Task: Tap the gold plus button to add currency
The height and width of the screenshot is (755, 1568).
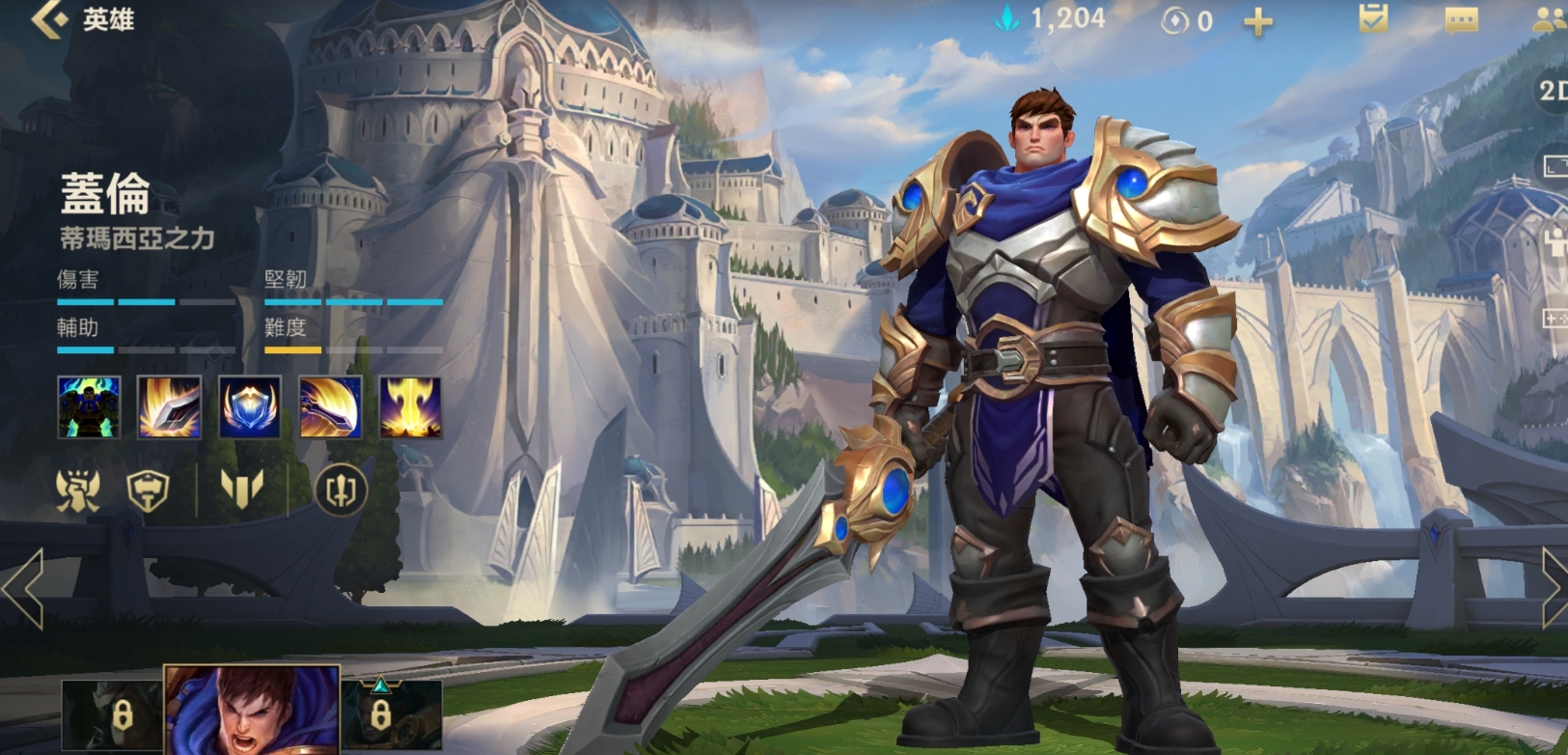Action: [x=1257, y=21]
